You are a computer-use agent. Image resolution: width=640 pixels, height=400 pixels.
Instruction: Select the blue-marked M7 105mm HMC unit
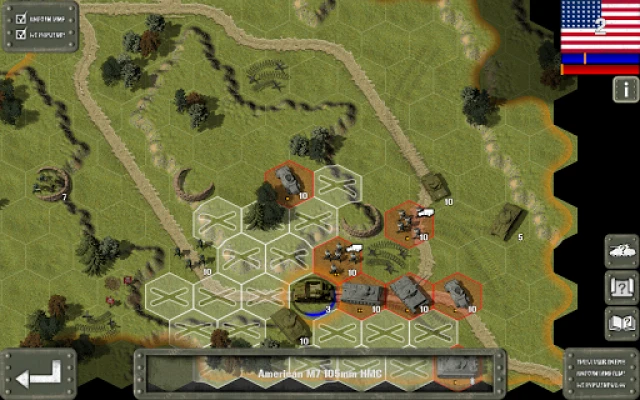pos(314,295)
